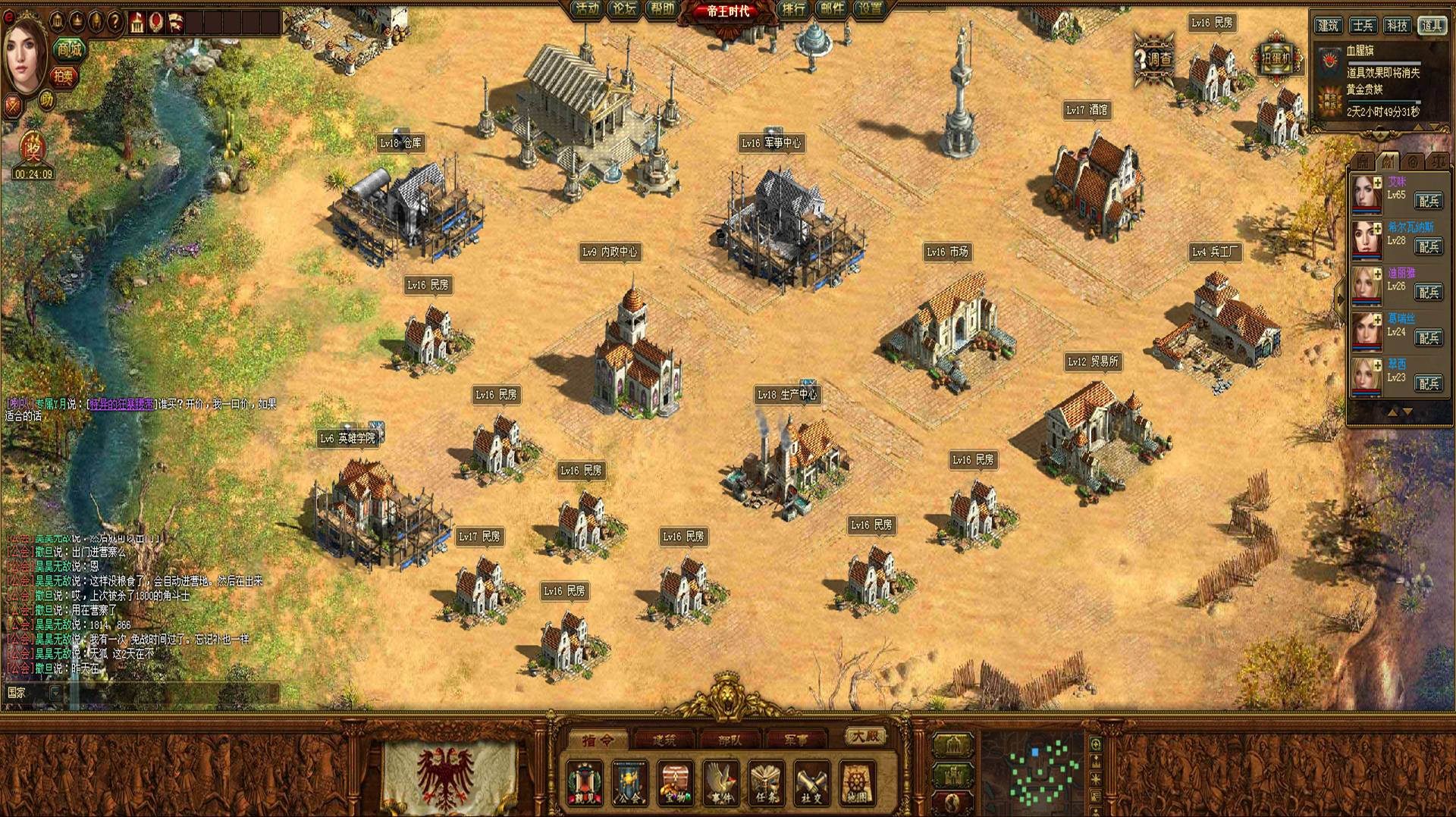Switch to the 军事 military tab
Screen dimensions: 1456x817
click(x=795, y=740)
